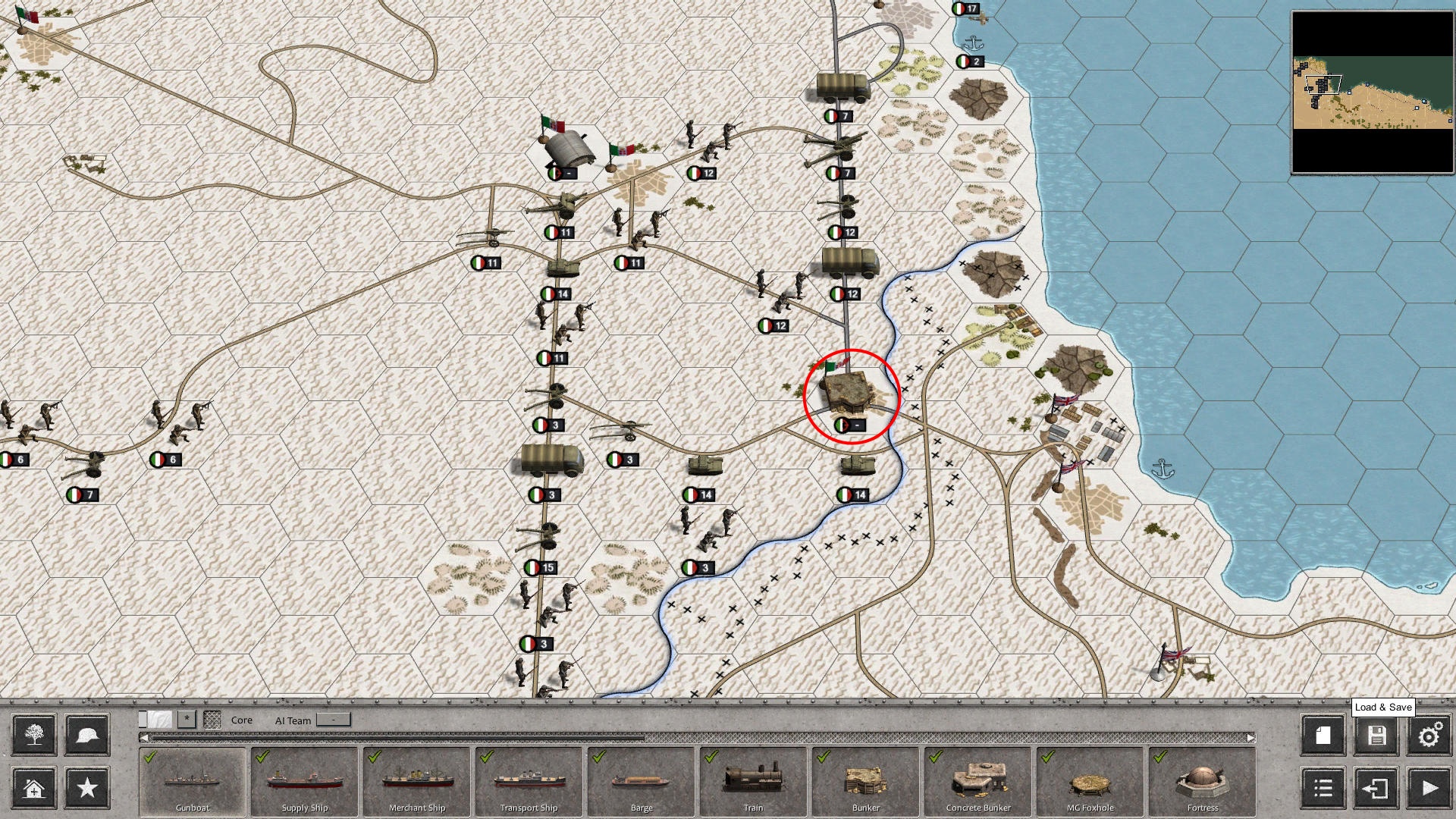Click the minimap to reposition the view
1456x819 pixels.
pyautogui.click(x=1373, y=91)
